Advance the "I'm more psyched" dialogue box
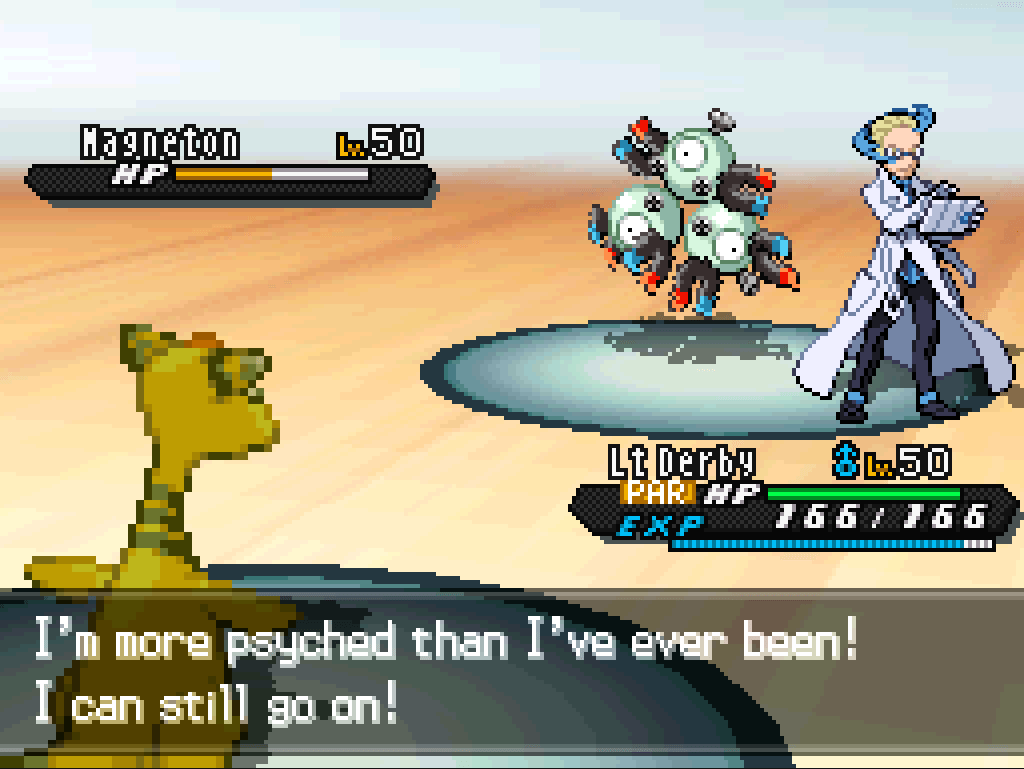 tap(512, 675)
